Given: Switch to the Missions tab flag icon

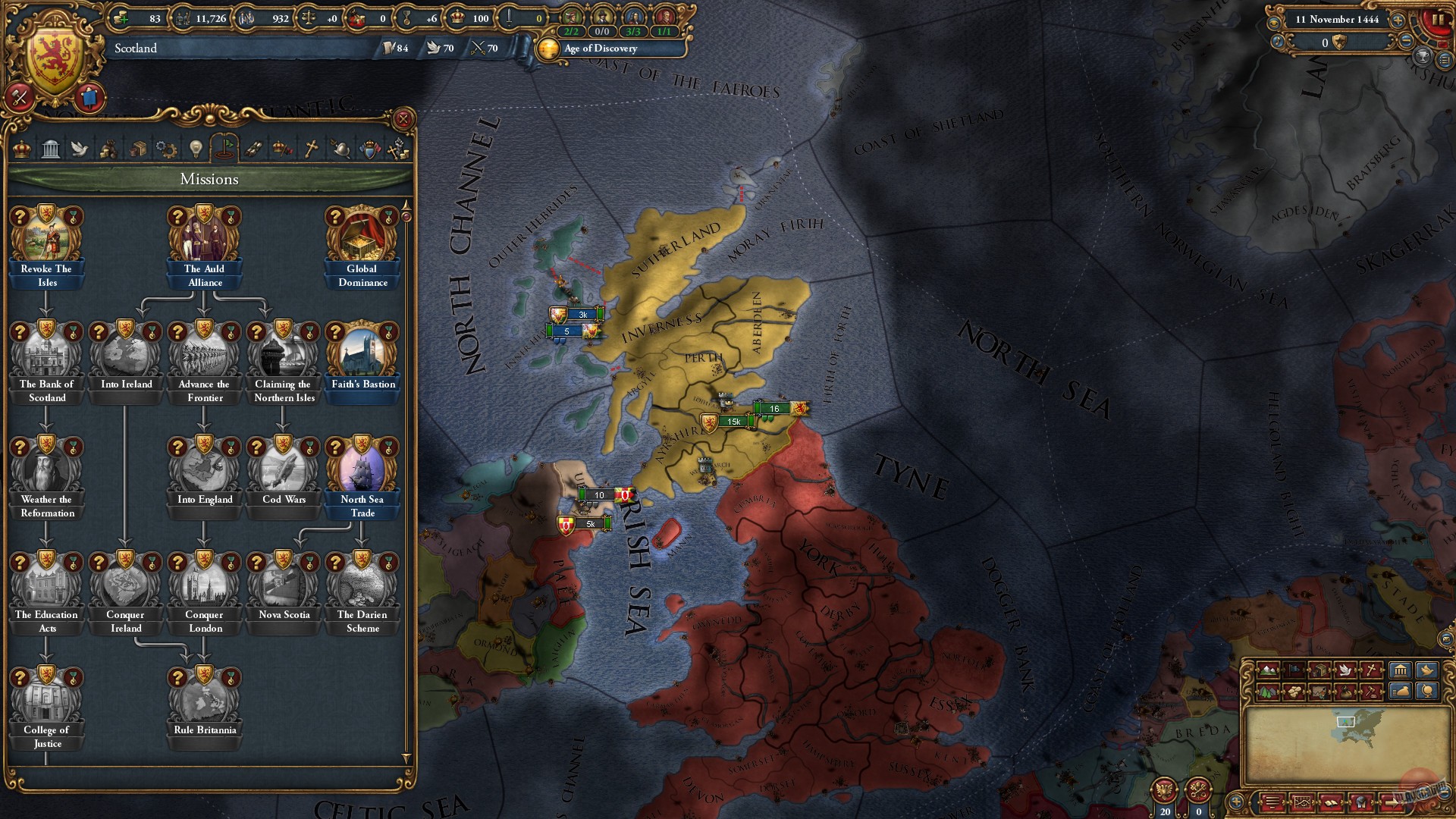Looking at the screenshot, I should [x=224, y=149].
